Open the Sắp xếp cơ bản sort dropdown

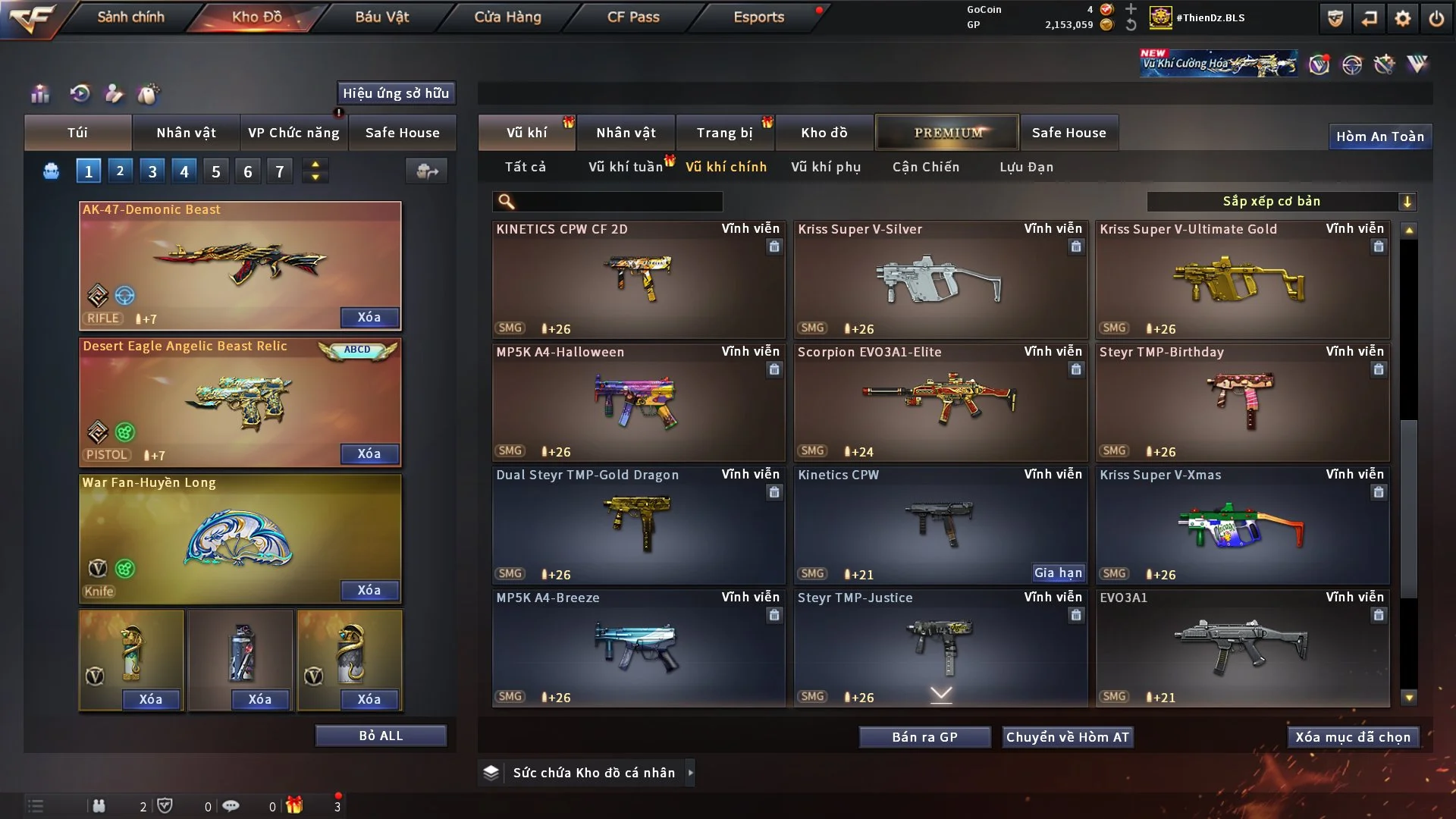(x=1281, y=202)
